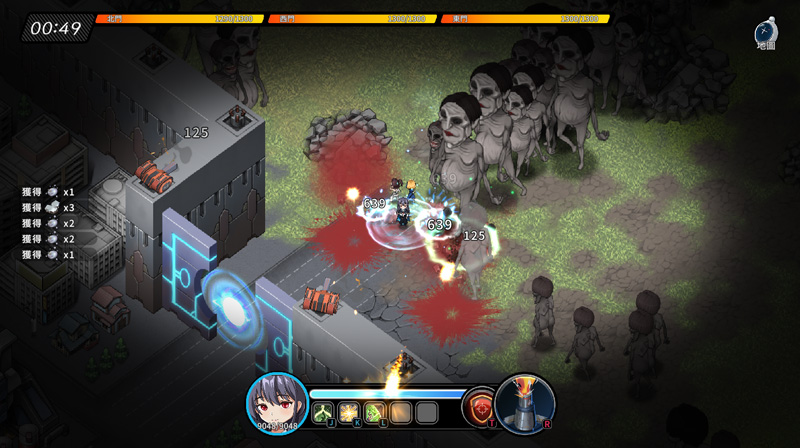
Task: Select the tower cannon ultimate icon
Action: pos(525,403)
